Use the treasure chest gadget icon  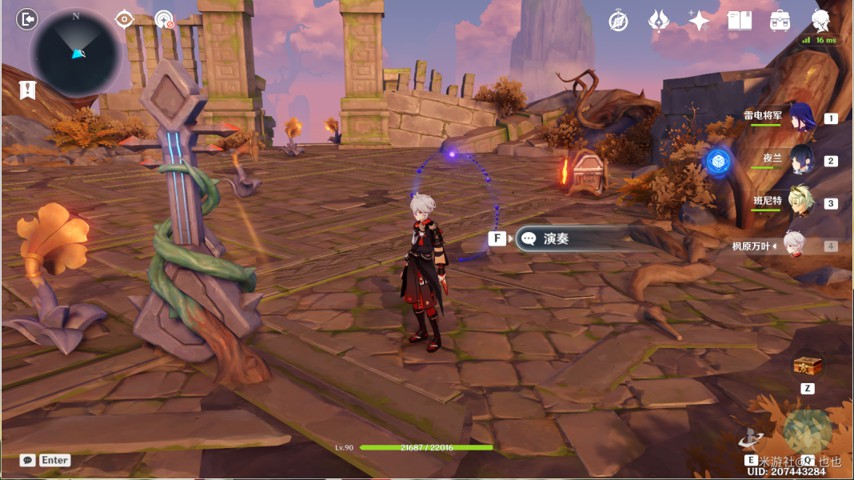coord(807,366)
